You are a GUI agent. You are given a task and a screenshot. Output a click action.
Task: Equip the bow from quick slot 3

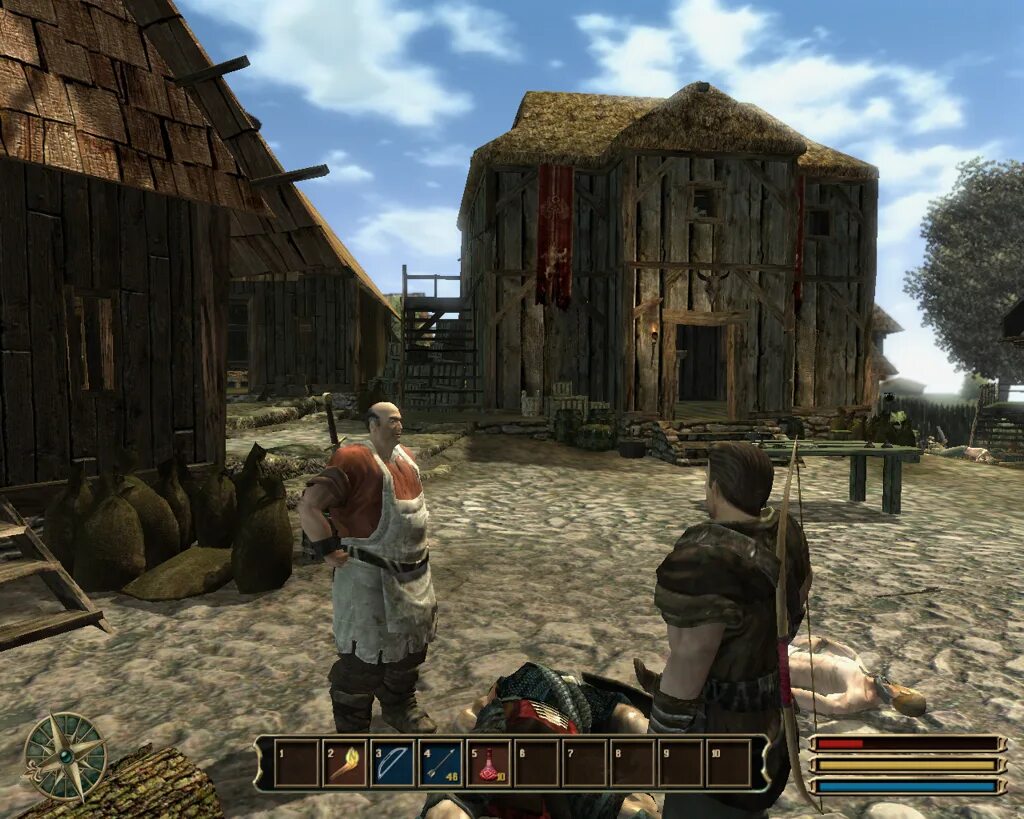tap(393, 763)
